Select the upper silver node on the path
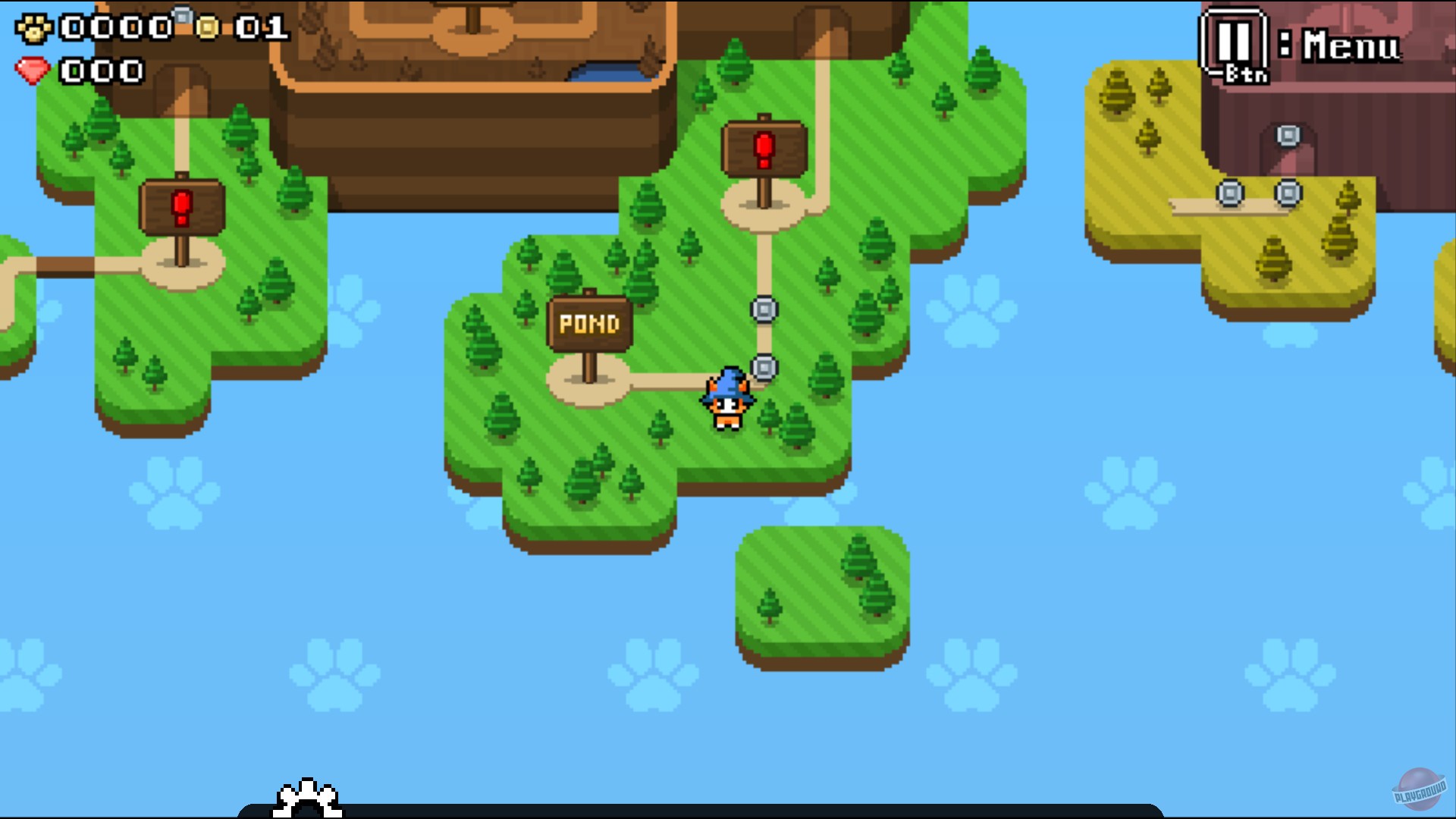 coord(764,308)
